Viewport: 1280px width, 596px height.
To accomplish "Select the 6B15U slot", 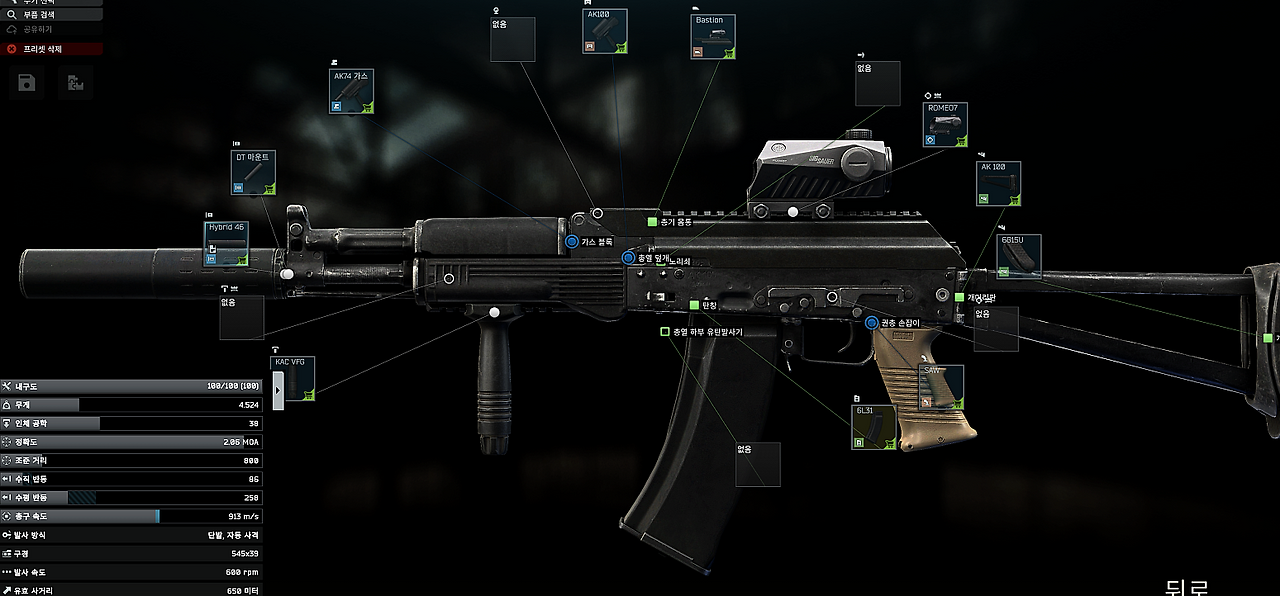I will (x=1019, y=256).
